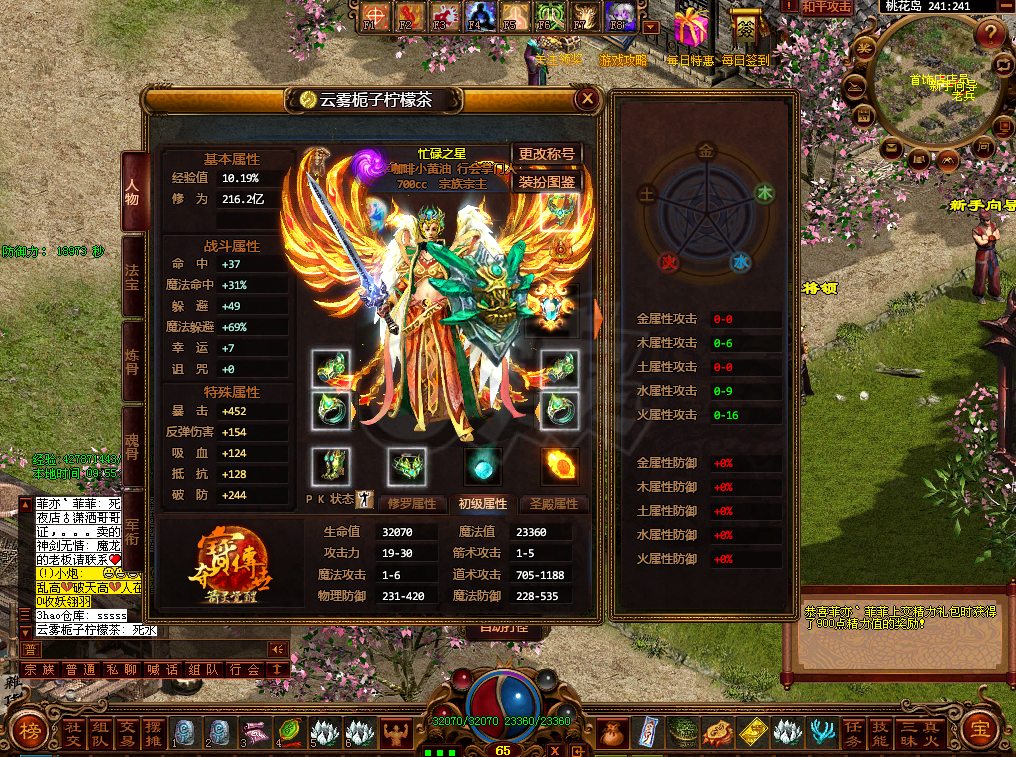Switch to the 法宝 side tab

(132, 275)
